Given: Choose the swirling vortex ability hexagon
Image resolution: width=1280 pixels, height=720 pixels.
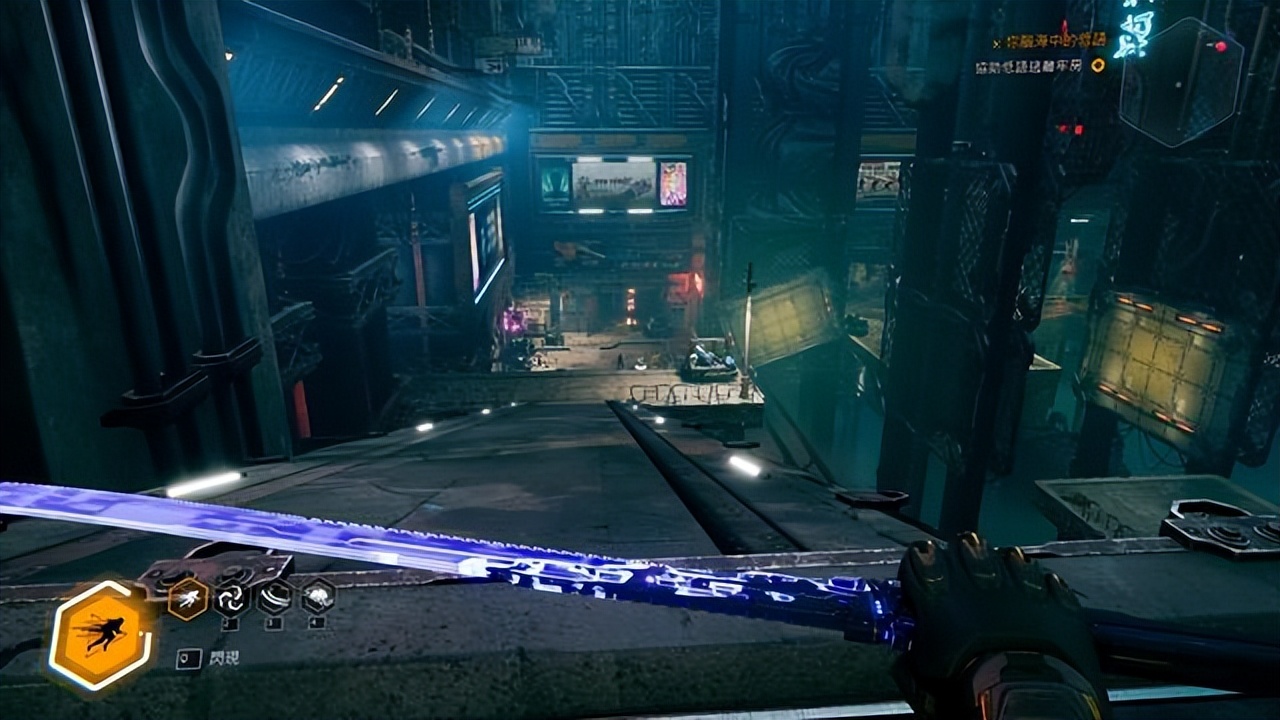Looking at the screenshot, I should coord(231,598).
